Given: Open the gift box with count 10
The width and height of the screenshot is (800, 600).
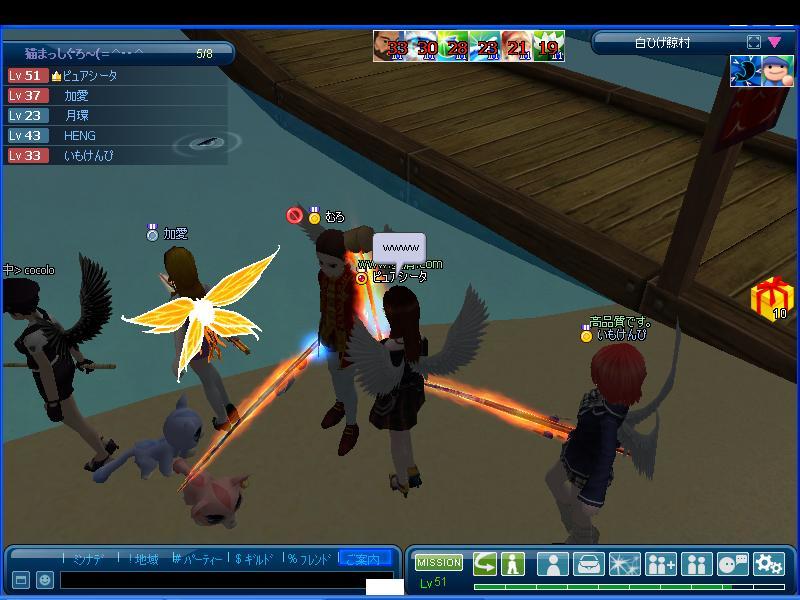Looking at the screenshot, I should coord(768,298).
